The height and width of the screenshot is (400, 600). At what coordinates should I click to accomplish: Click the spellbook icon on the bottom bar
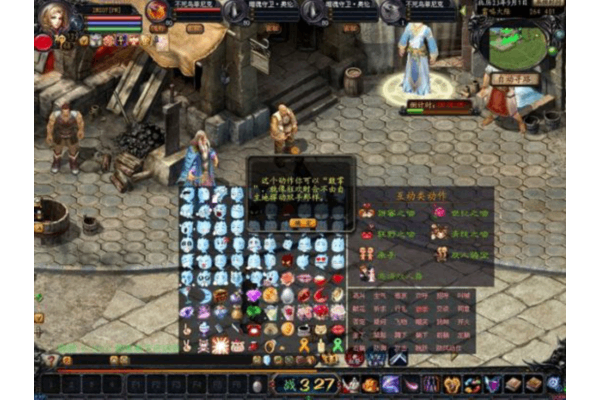[x=513, y=384]
